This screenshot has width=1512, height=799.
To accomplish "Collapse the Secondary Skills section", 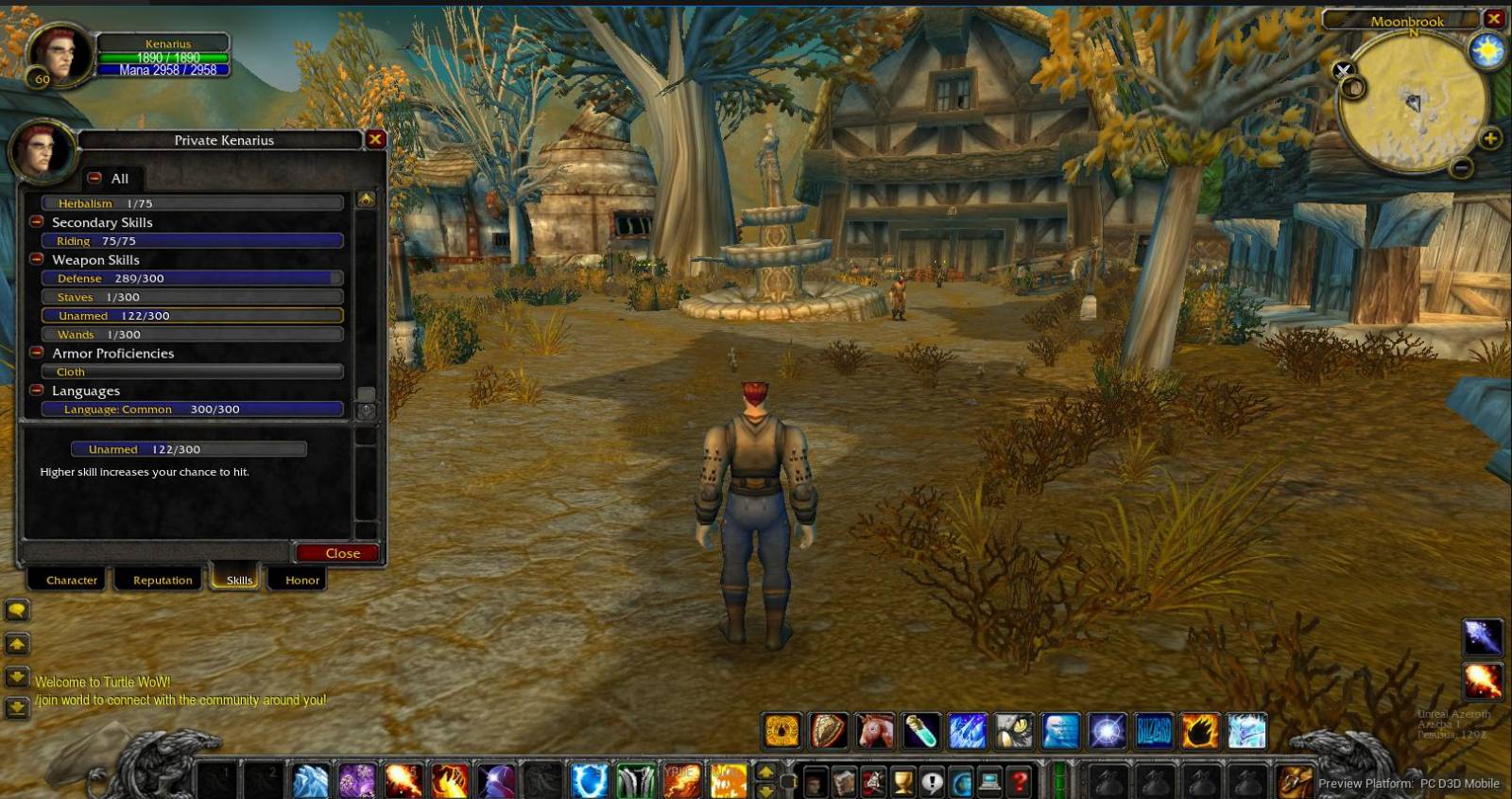I will pyautogui.click(x=36, y=222).
